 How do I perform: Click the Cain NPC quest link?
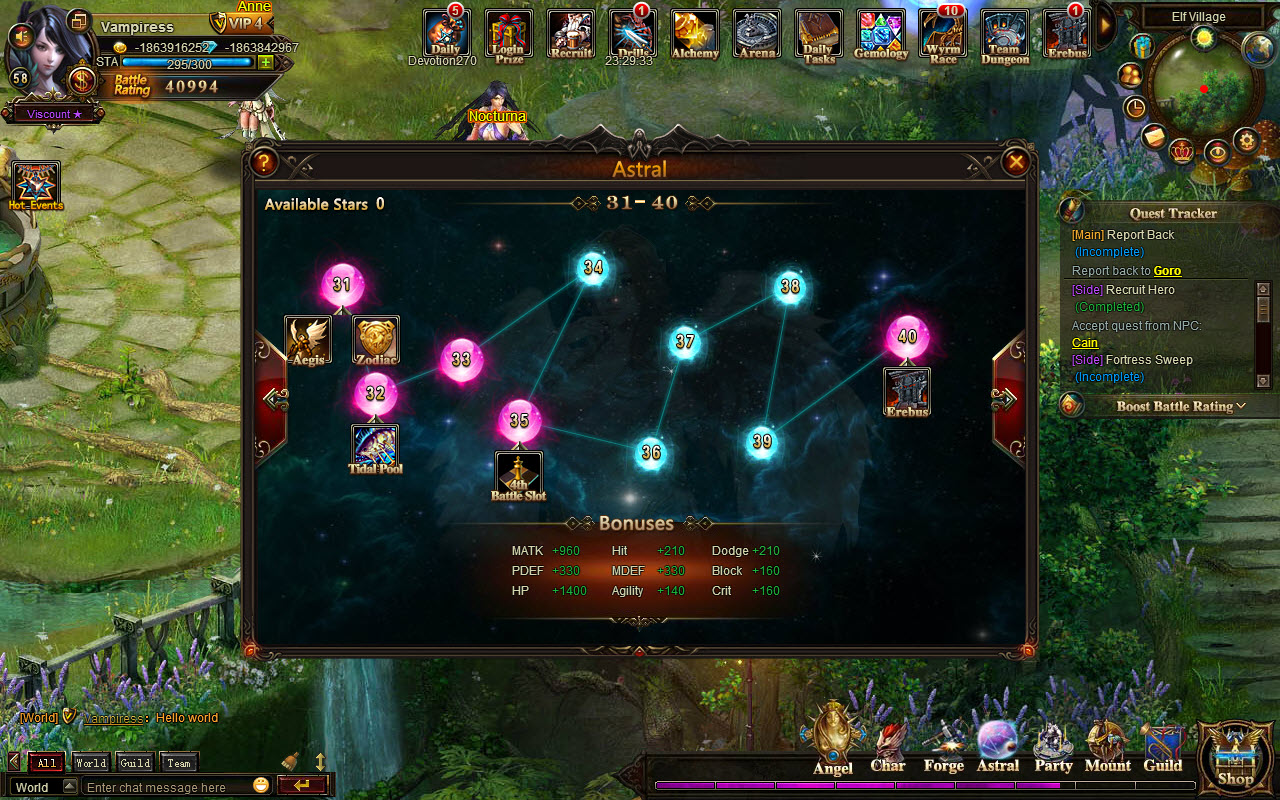1085,343
